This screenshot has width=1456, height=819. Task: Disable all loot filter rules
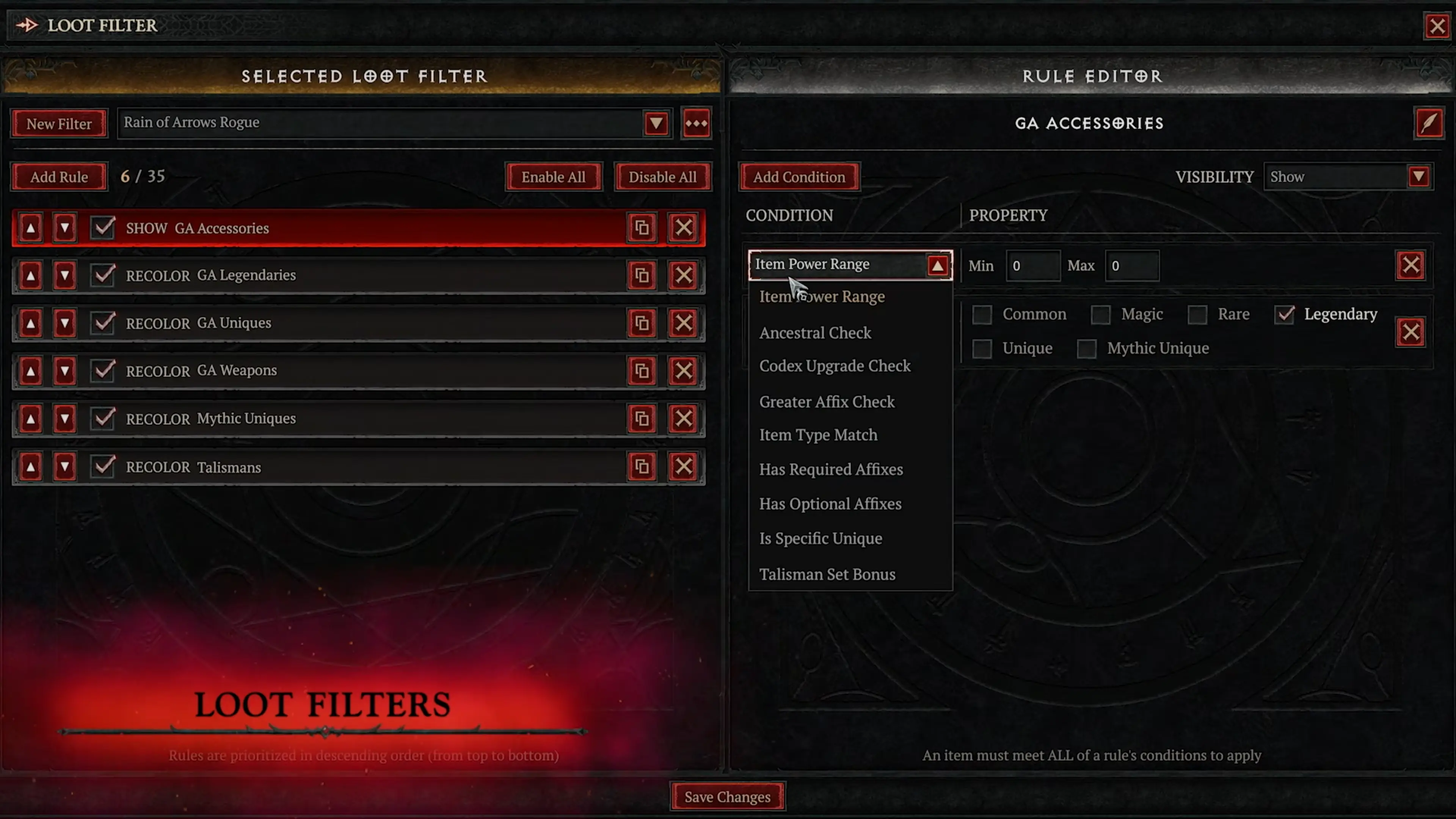pos(662,177)
